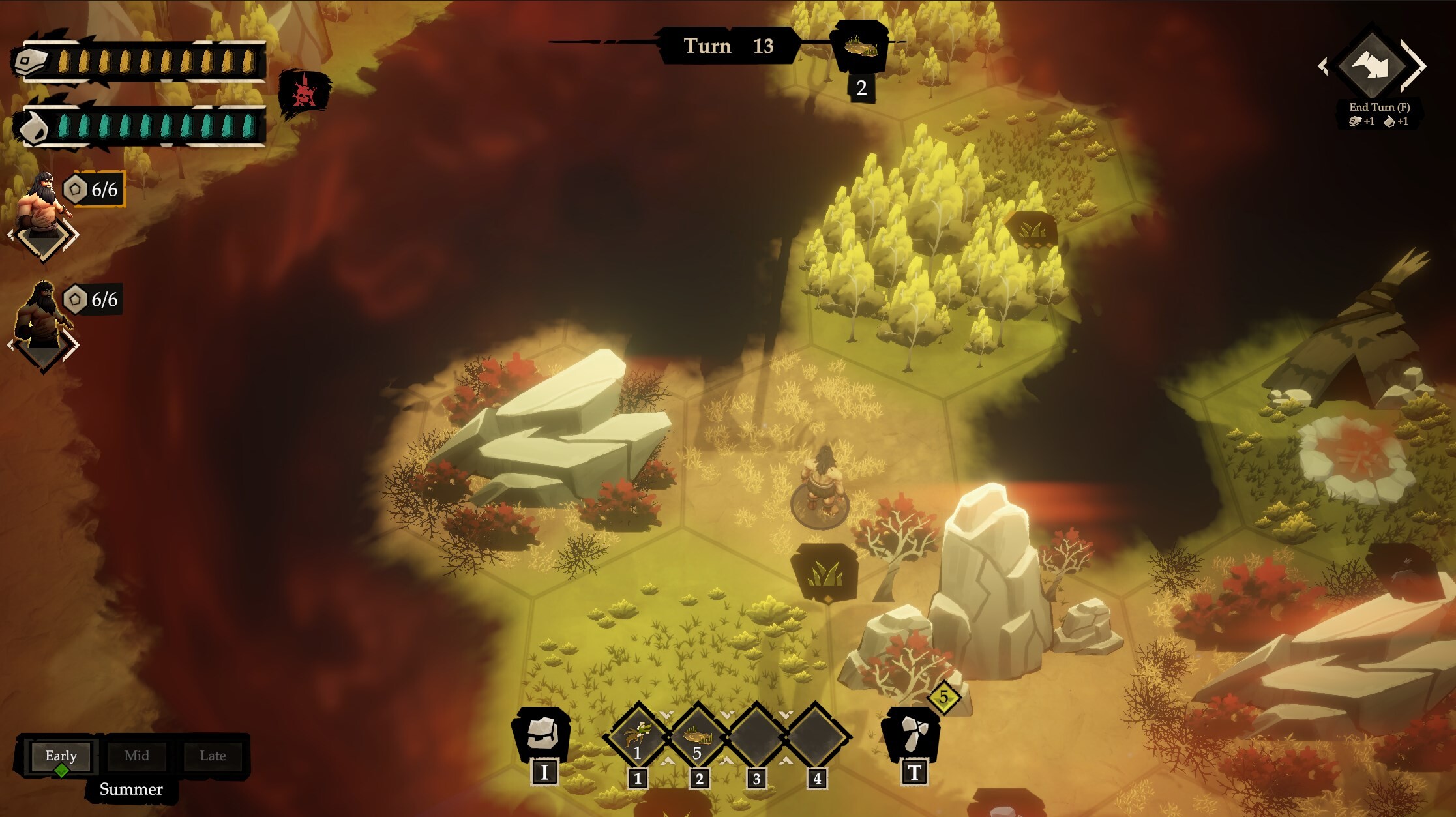Click the grass tile marker beside the character
Image resolution: width=1456 pixels, height=817 pixels.
pyautogui.click(x=826, y=574)
